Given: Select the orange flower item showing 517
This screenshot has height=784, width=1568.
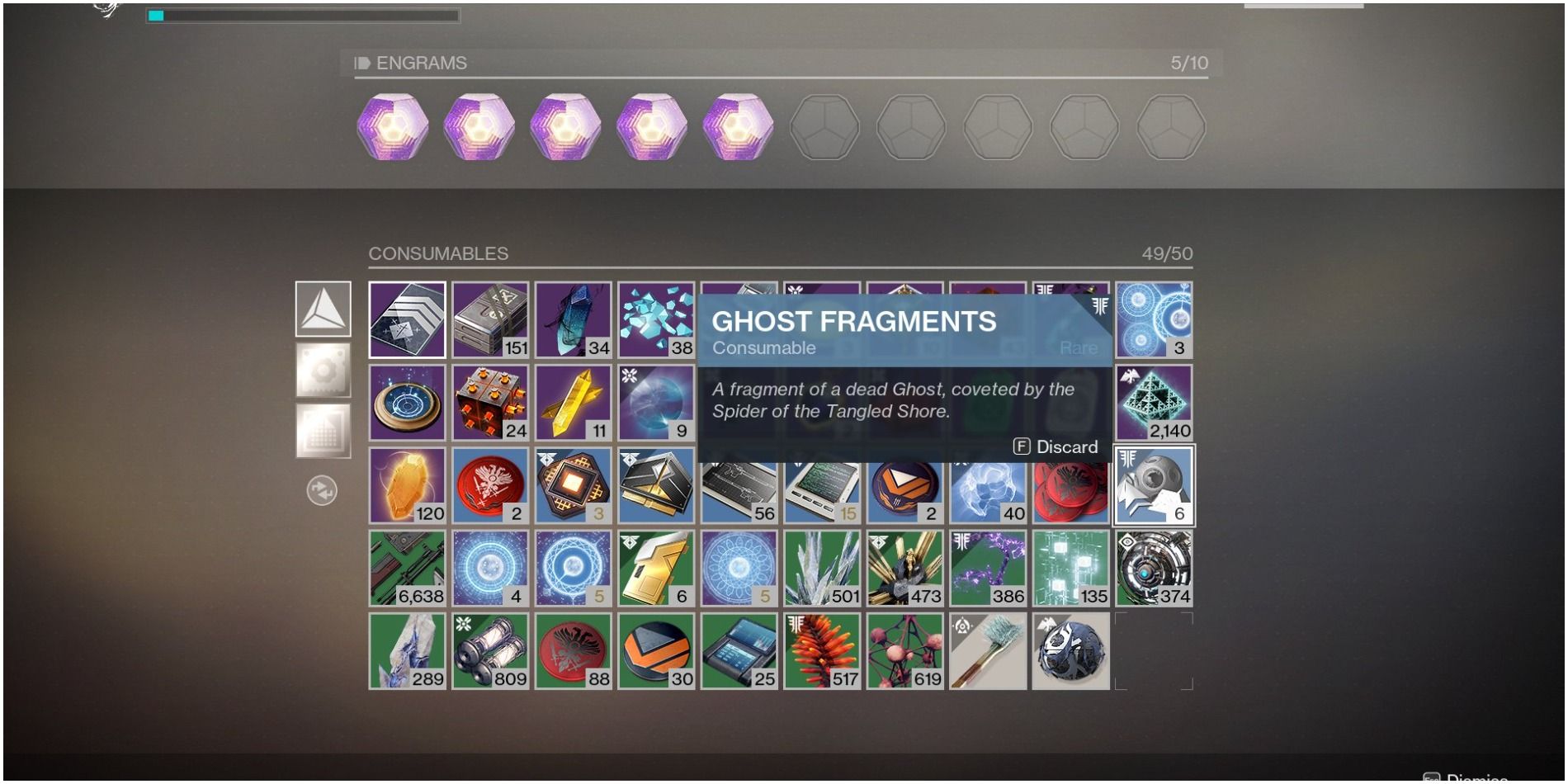Looking at the screenshot, I should (821, 650).
